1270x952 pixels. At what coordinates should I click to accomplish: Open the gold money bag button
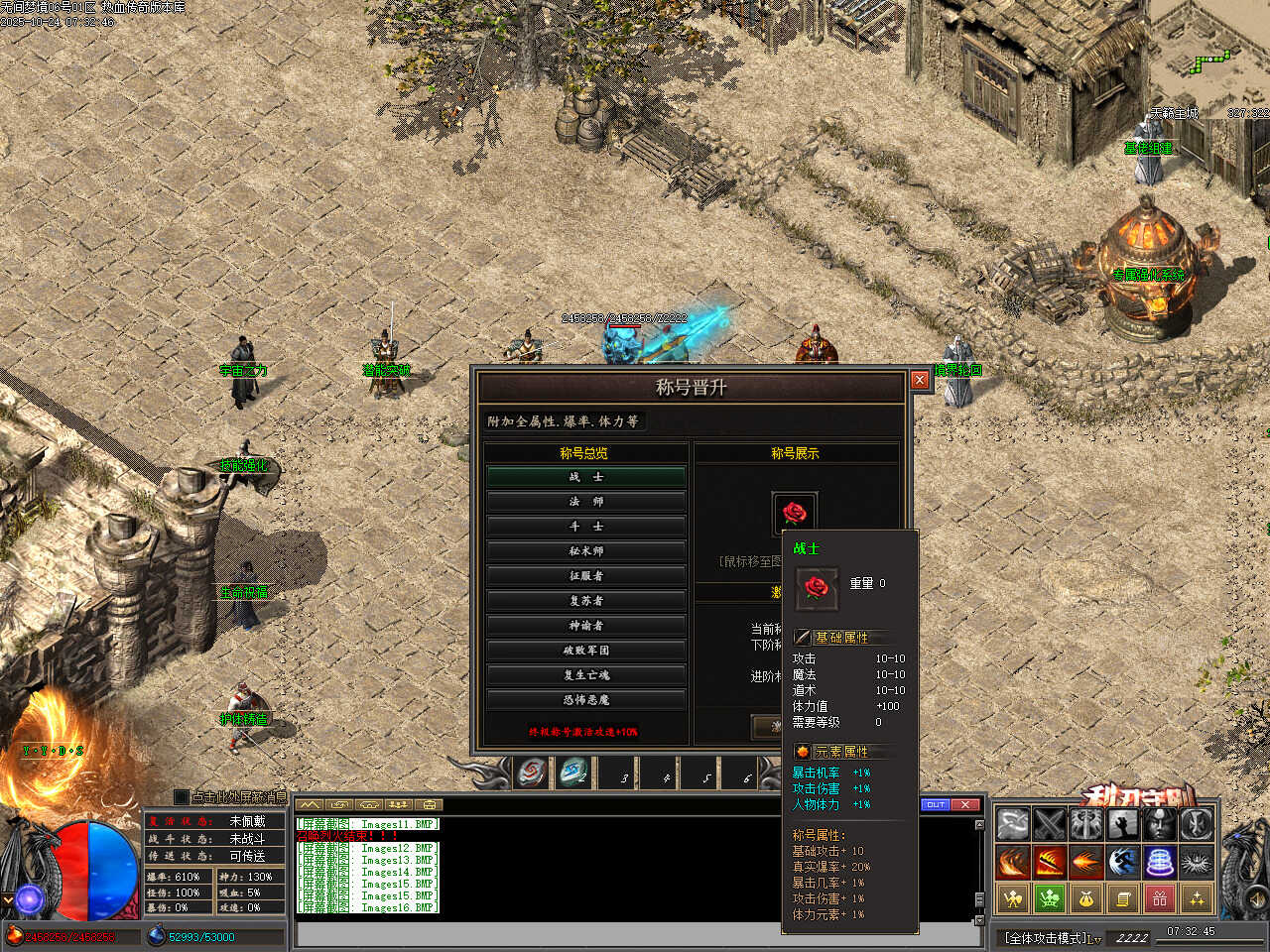[x=1086, y=898]
